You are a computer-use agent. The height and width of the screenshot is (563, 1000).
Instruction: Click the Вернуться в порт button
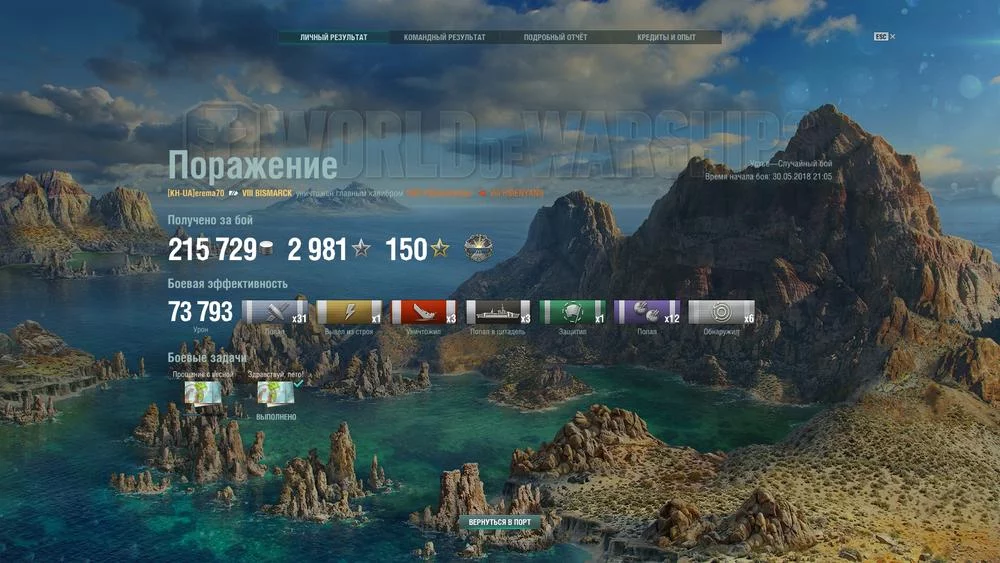[500, 522]
